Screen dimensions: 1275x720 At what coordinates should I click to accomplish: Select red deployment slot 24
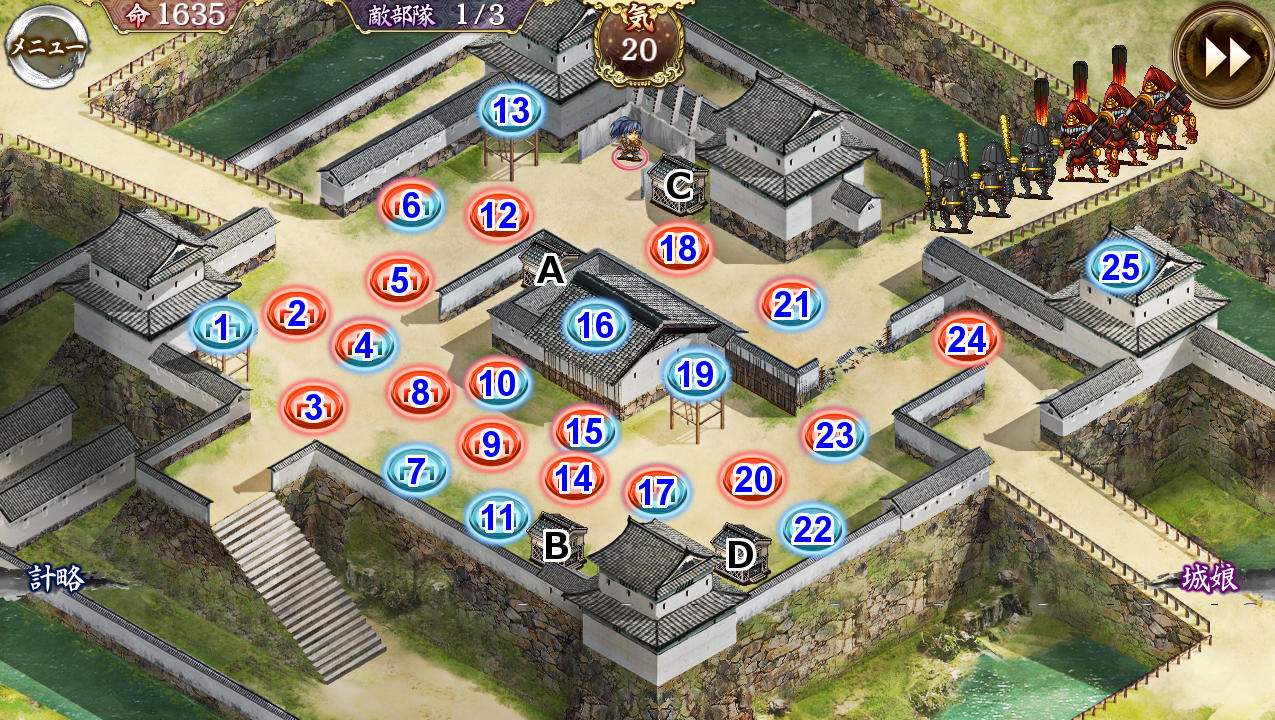[967, 341]
